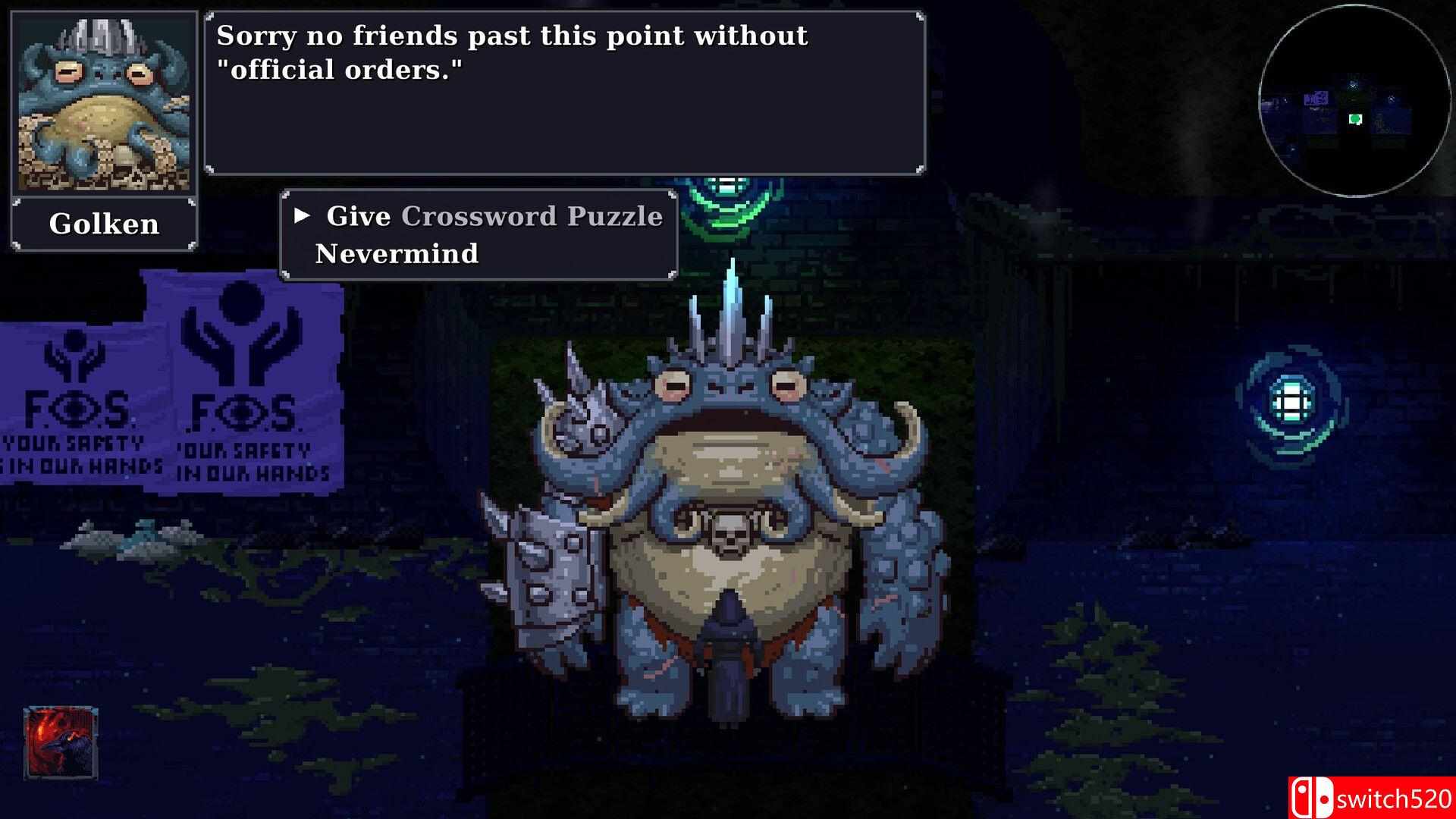Activate the red crow ability icon
Screen dimensions: 1456x819
pos(61,743)
